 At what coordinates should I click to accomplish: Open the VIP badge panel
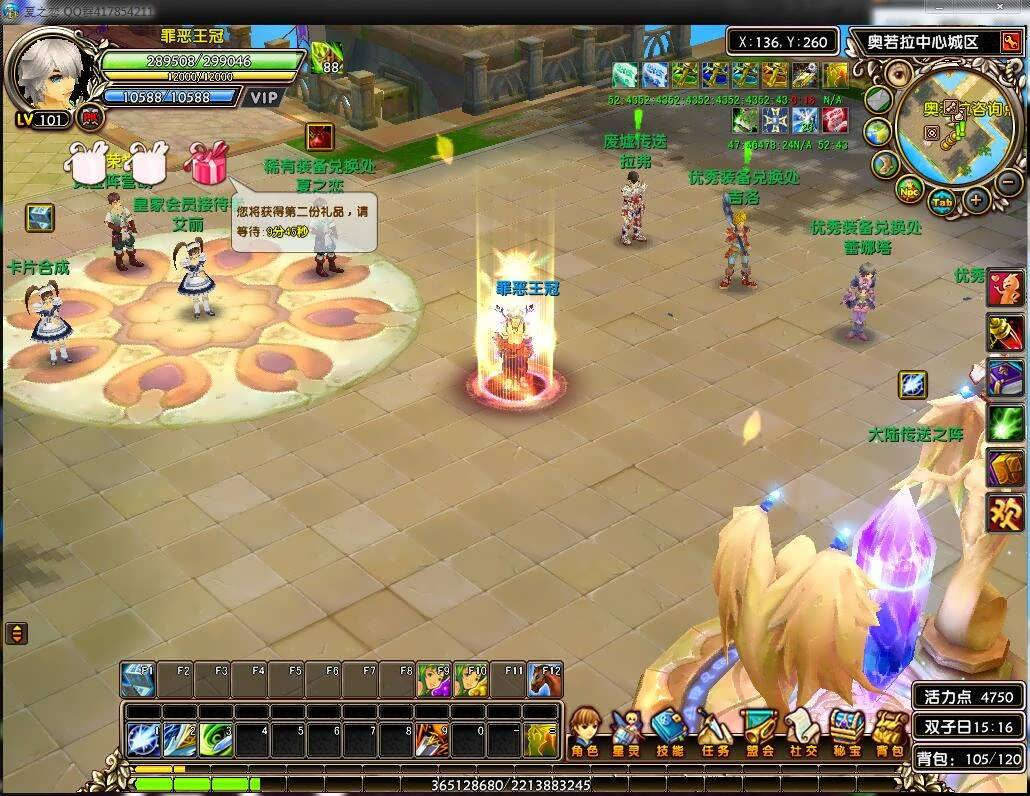[264, 97]
